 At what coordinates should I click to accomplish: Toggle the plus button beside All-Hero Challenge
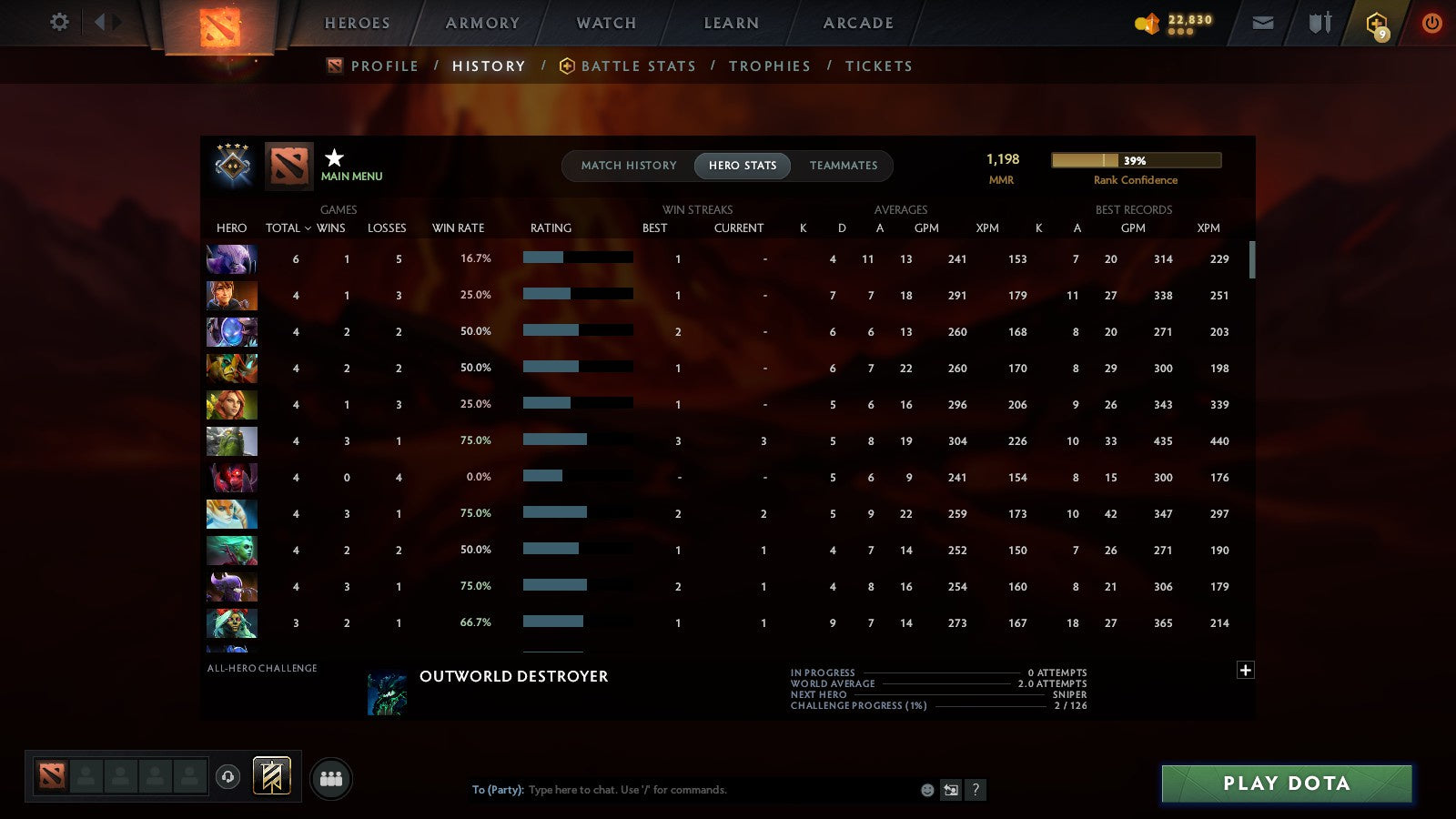pos(1246,670)
